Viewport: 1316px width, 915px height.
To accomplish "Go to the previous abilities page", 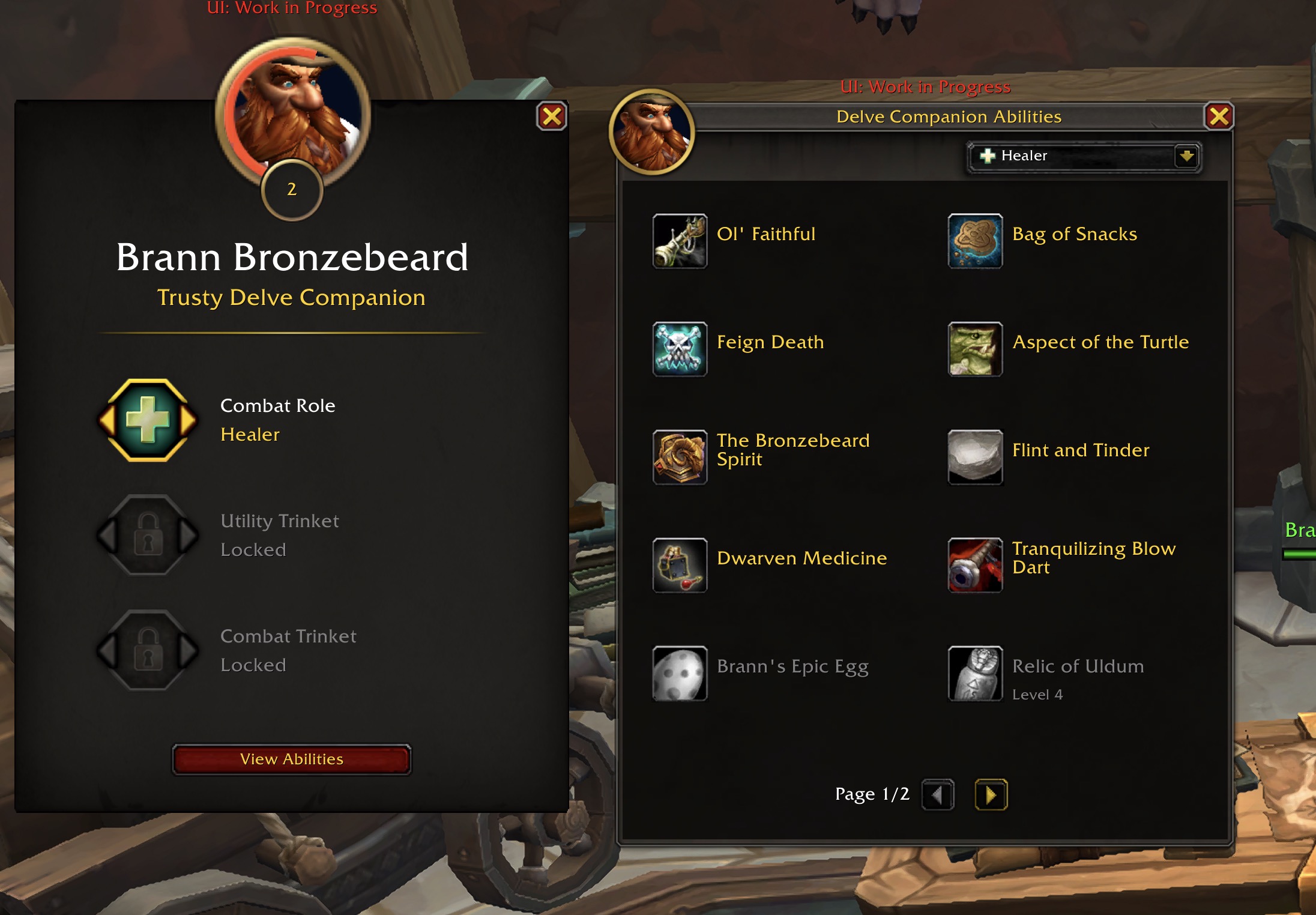I will point(938,795).
